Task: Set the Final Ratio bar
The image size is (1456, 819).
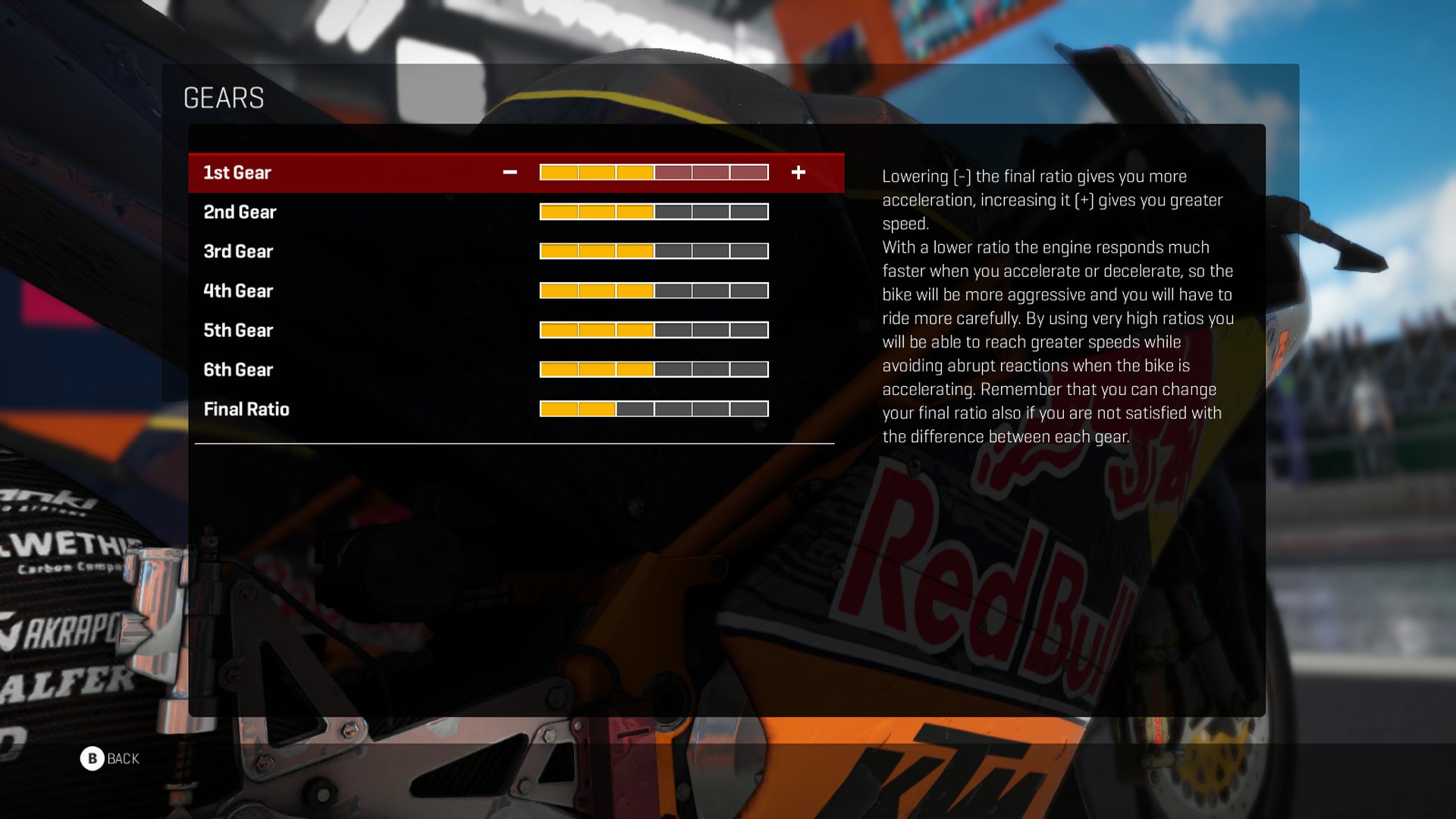Action: (x=654, y=409)
